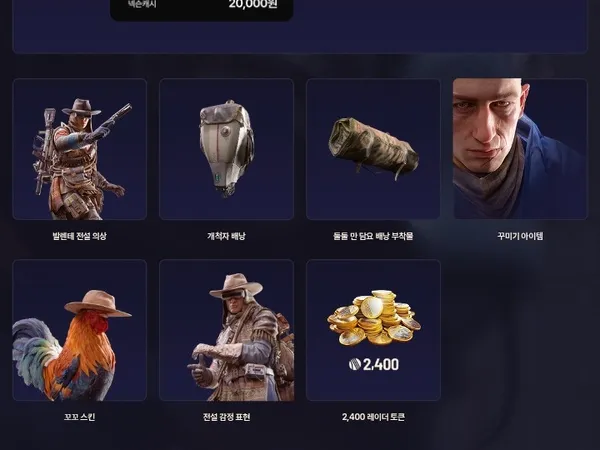
Task: Open the pioneer backpack item tile
Action: (x=226, y=149)
